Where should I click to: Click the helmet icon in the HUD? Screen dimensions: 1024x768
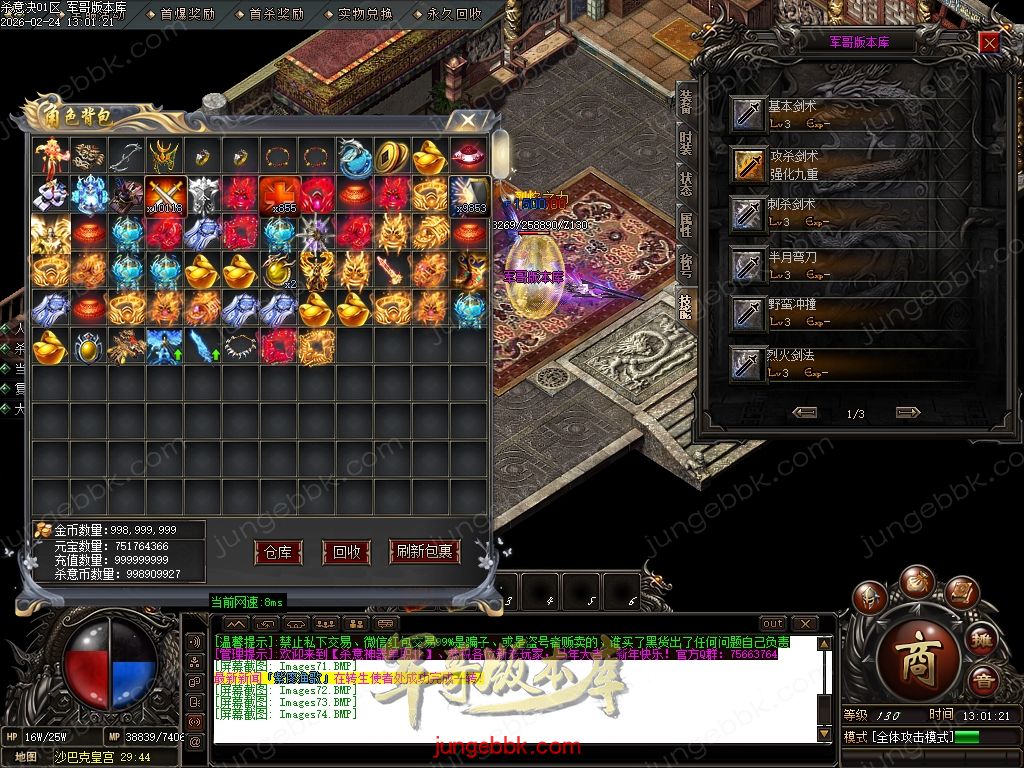pos(869,598)
